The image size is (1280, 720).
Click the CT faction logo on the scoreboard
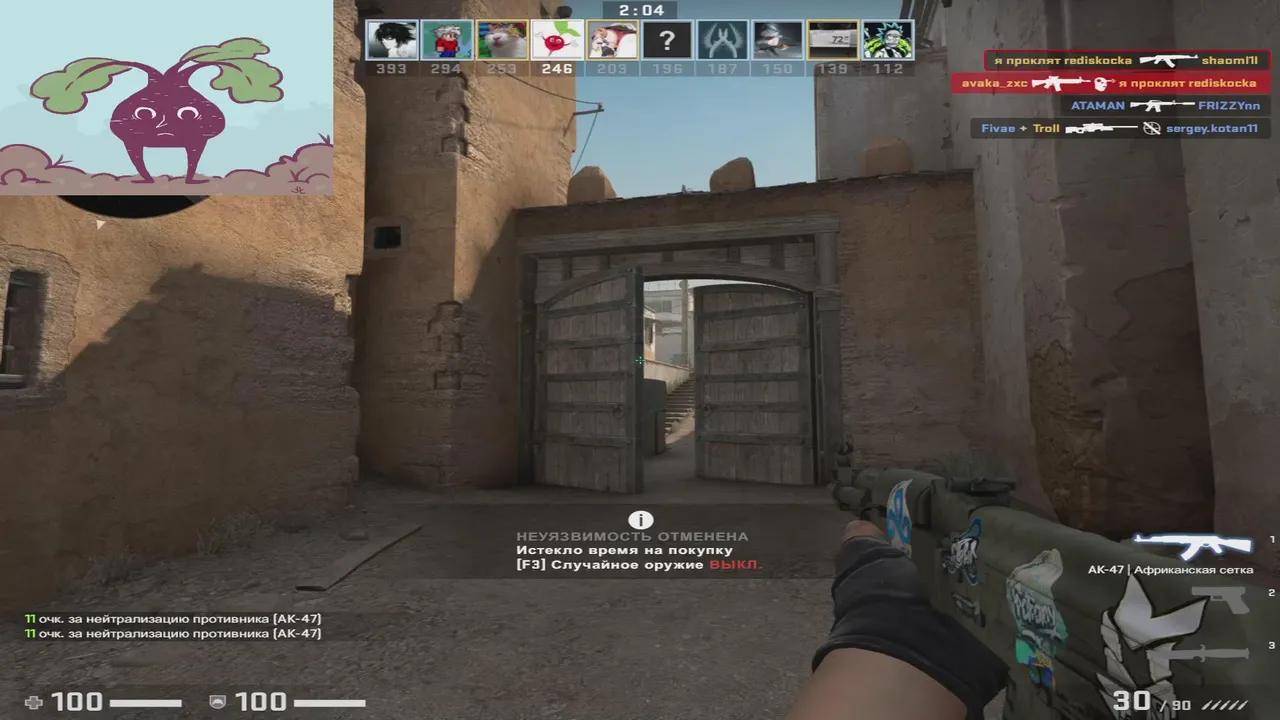coord(722,42)
